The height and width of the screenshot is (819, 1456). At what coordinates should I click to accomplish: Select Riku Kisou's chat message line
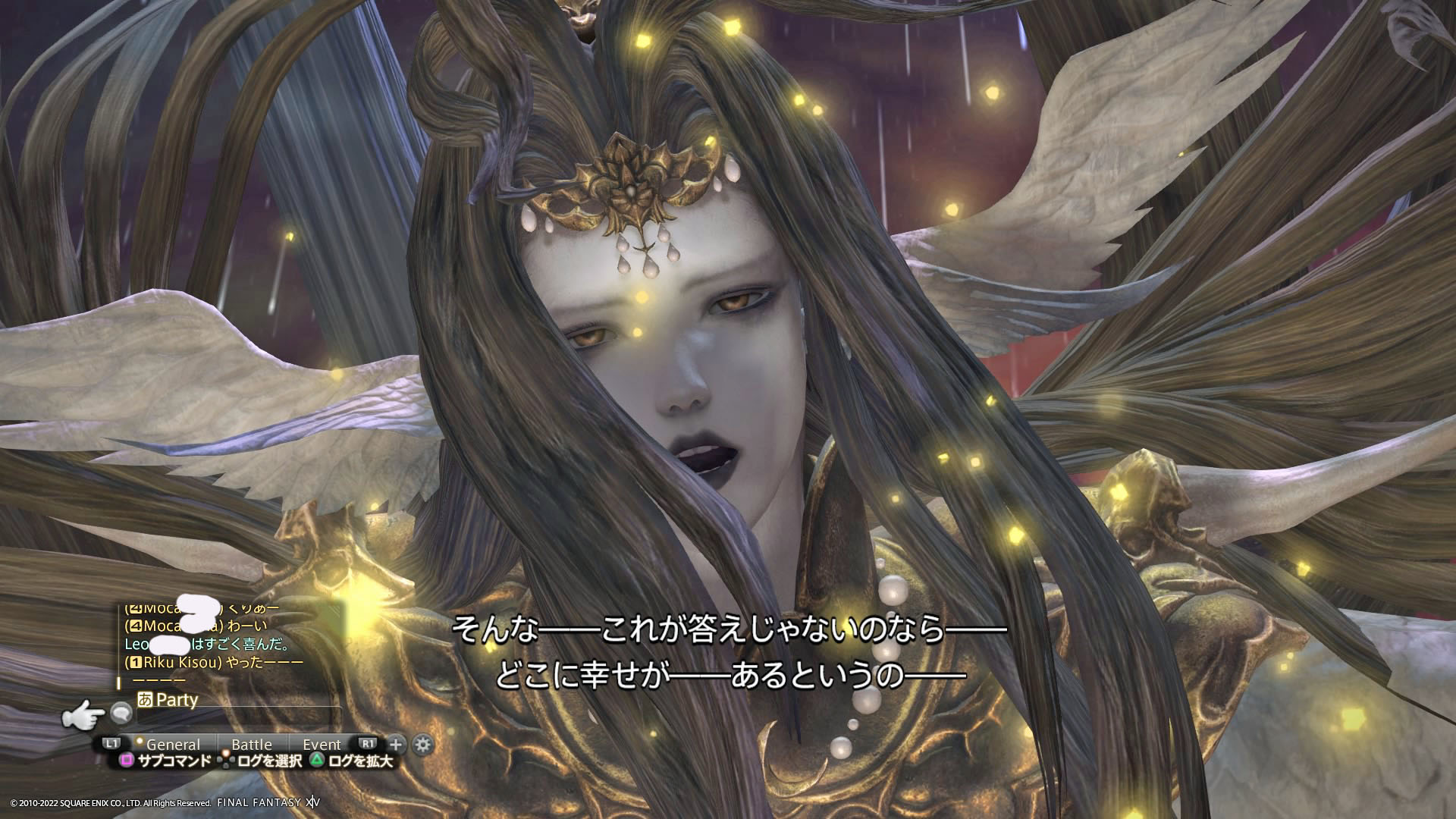point(214,662)
